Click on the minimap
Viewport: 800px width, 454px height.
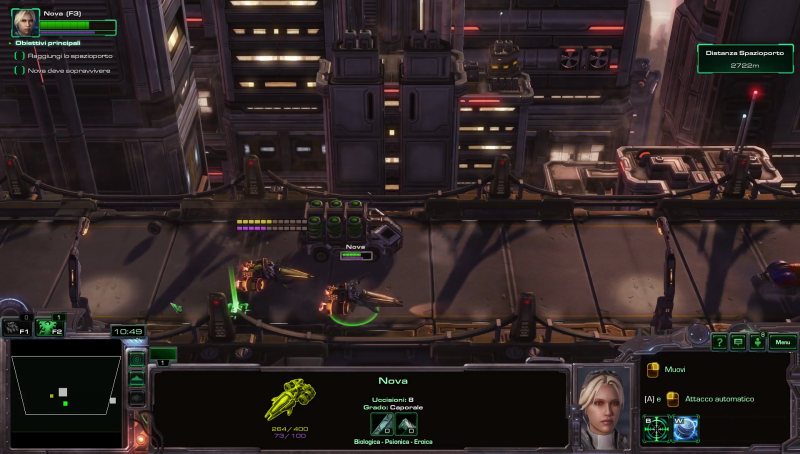(x=65, y=386)
